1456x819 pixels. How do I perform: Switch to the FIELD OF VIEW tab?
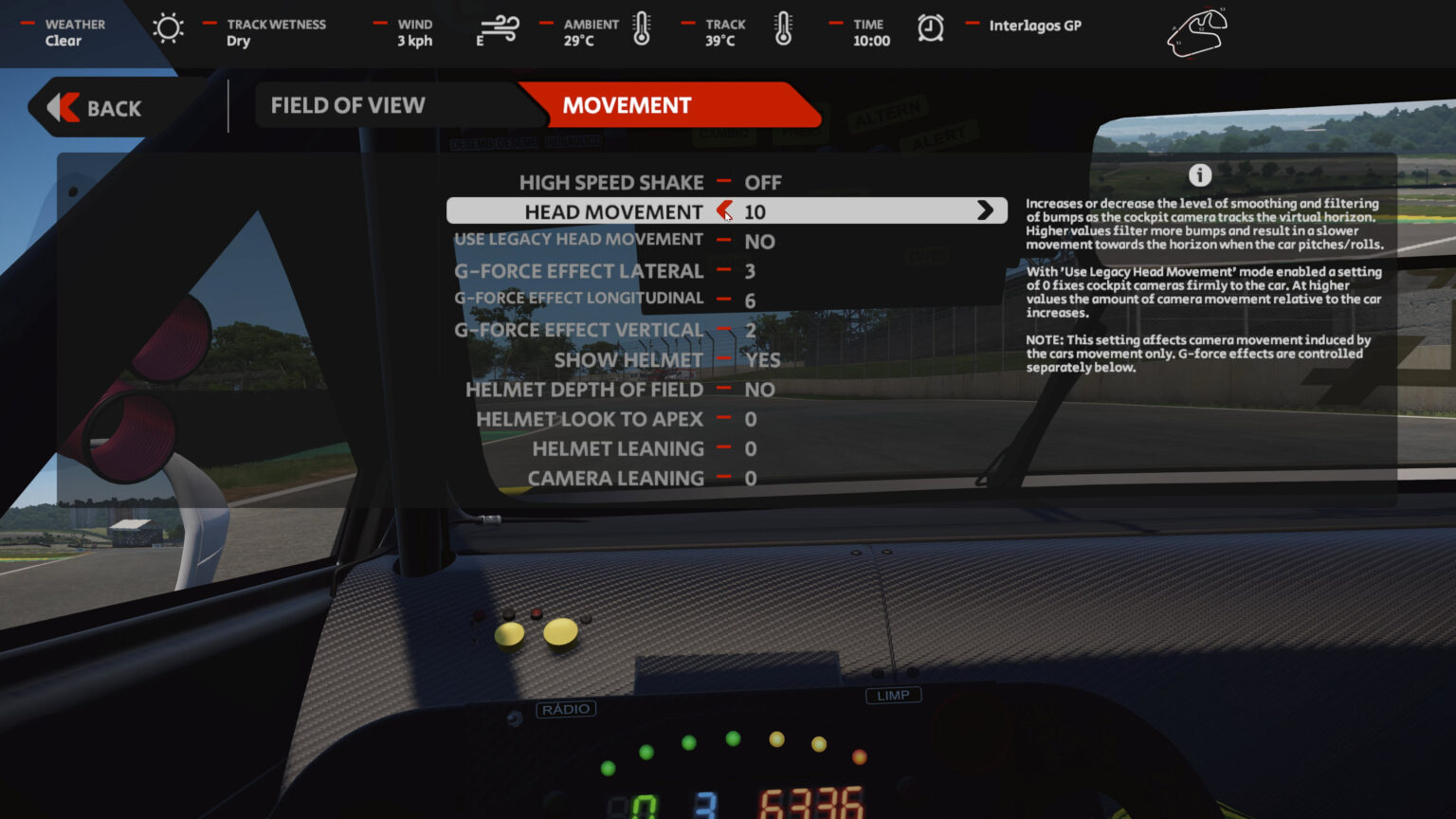coord(349,104)
